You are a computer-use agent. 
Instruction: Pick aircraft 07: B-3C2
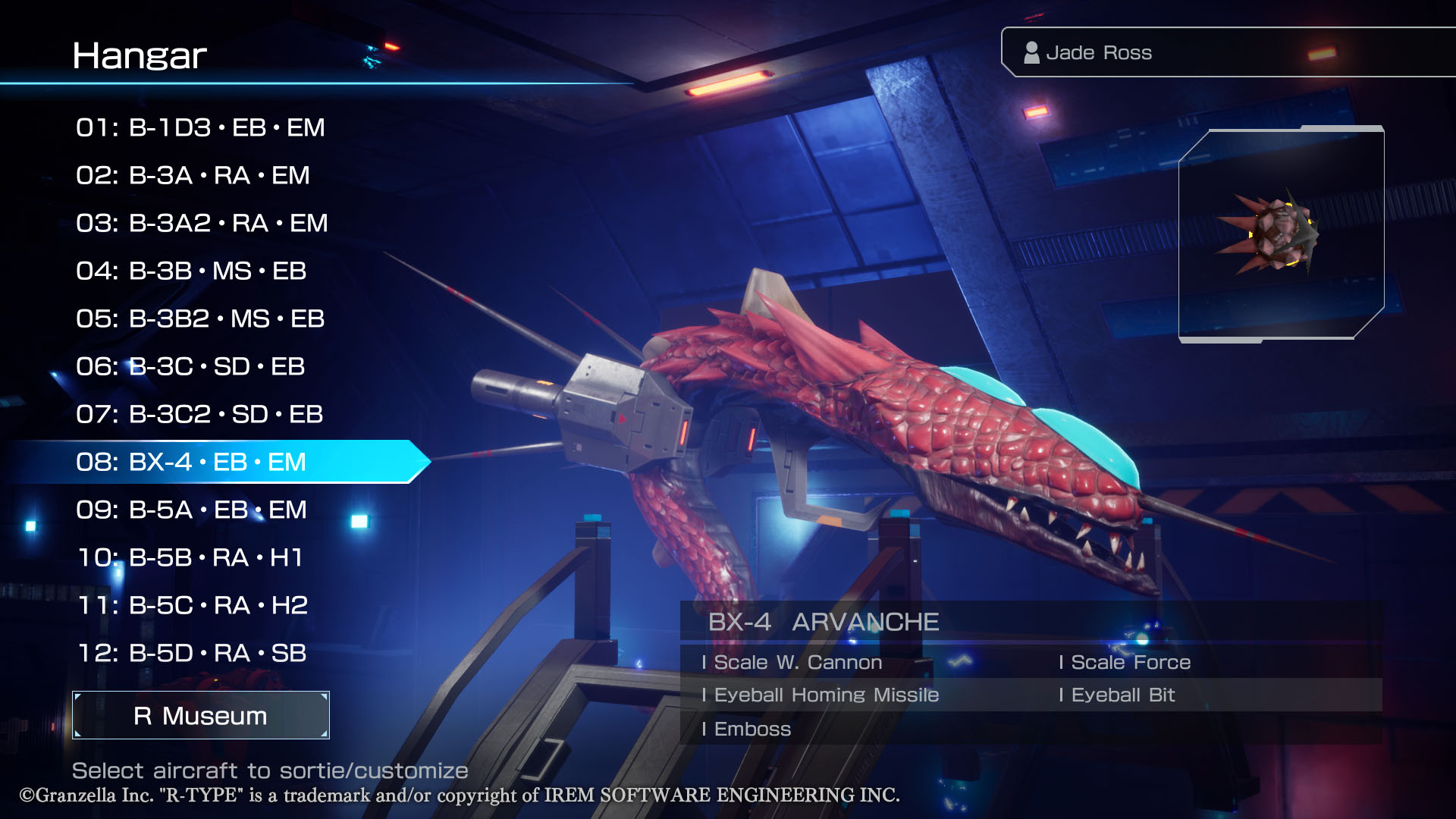[x=199, y=414]
